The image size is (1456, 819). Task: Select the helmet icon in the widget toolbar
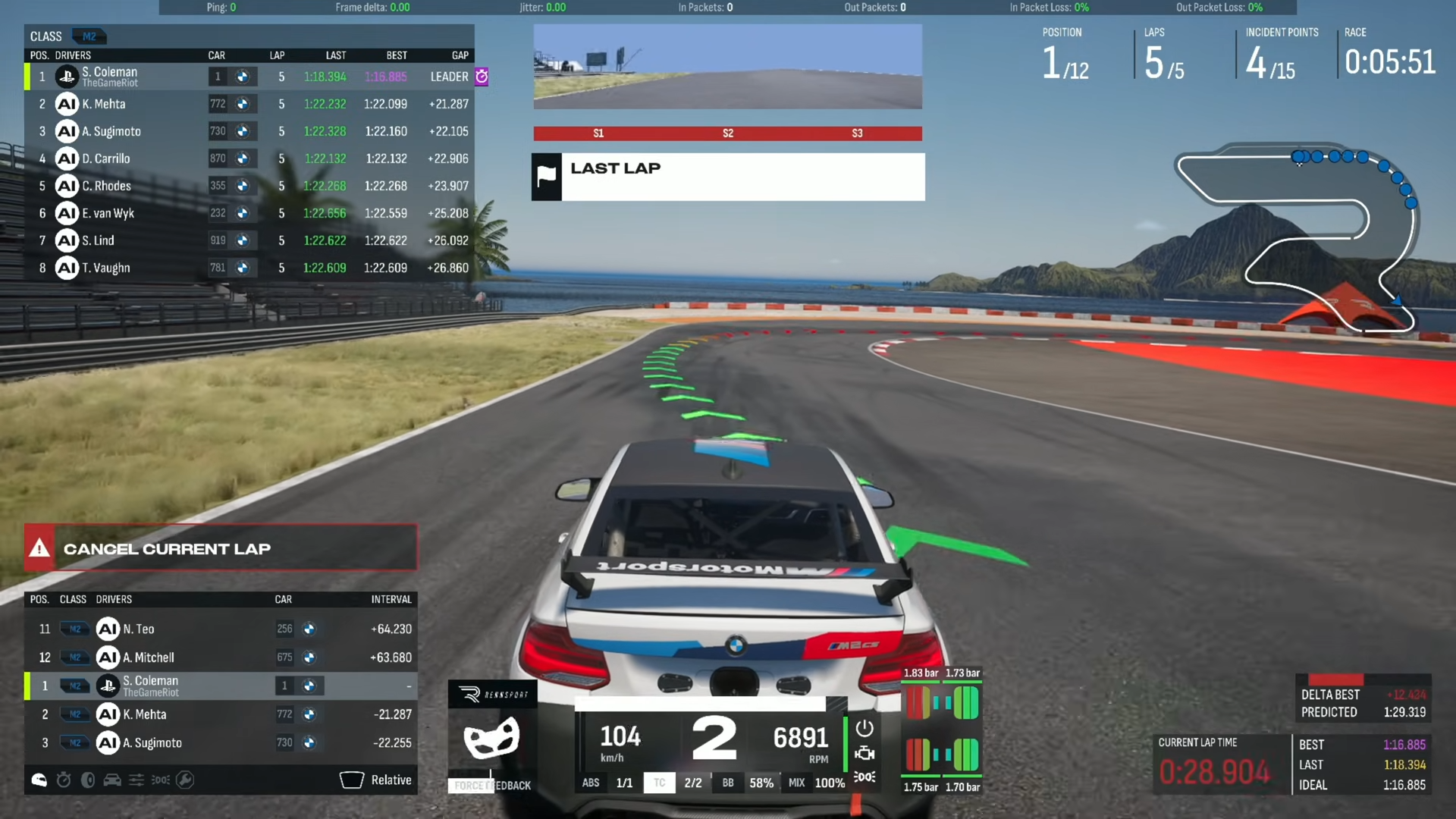(39, 780)
